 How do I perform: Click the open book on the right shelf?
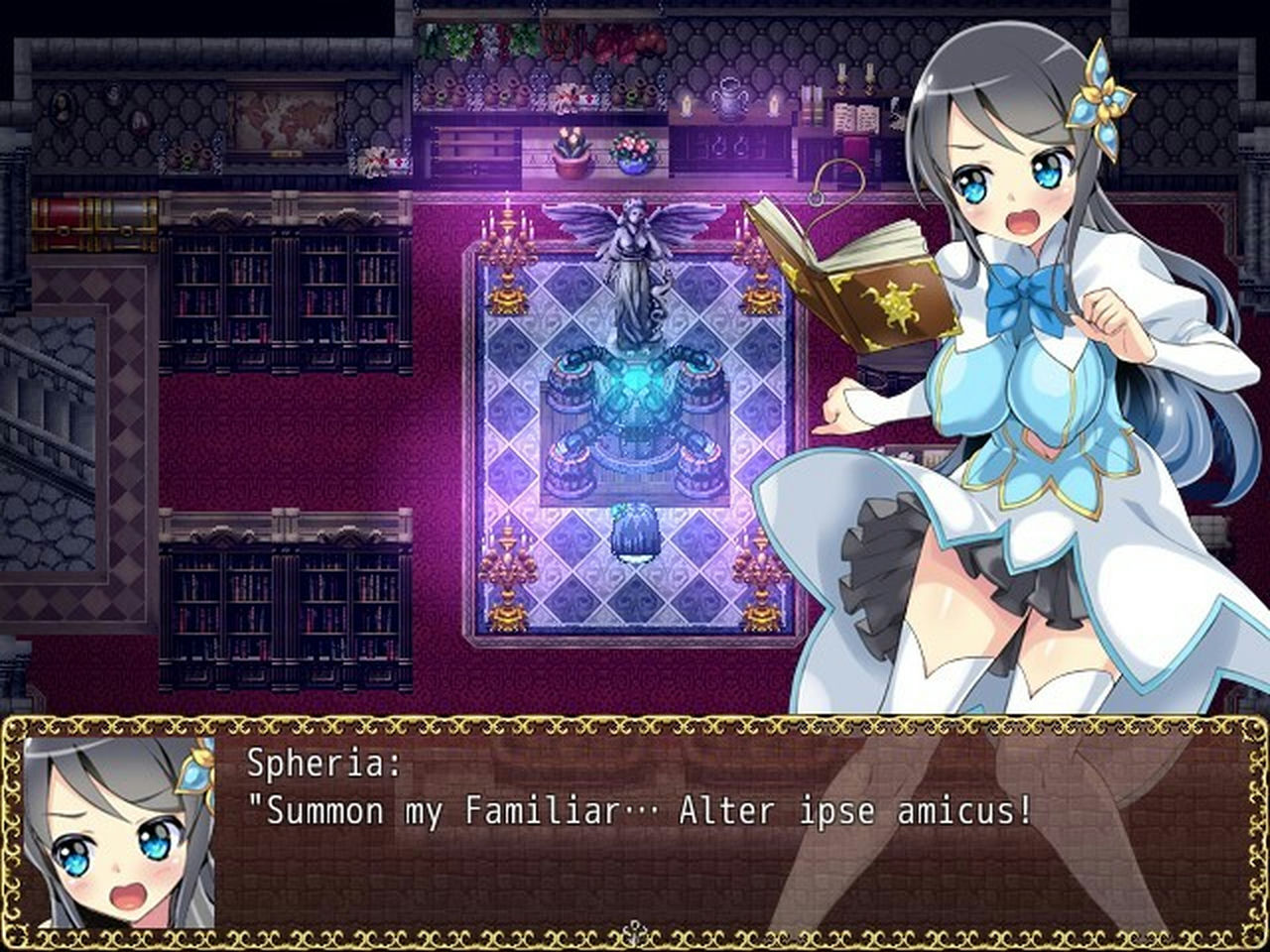click(855, 117)
